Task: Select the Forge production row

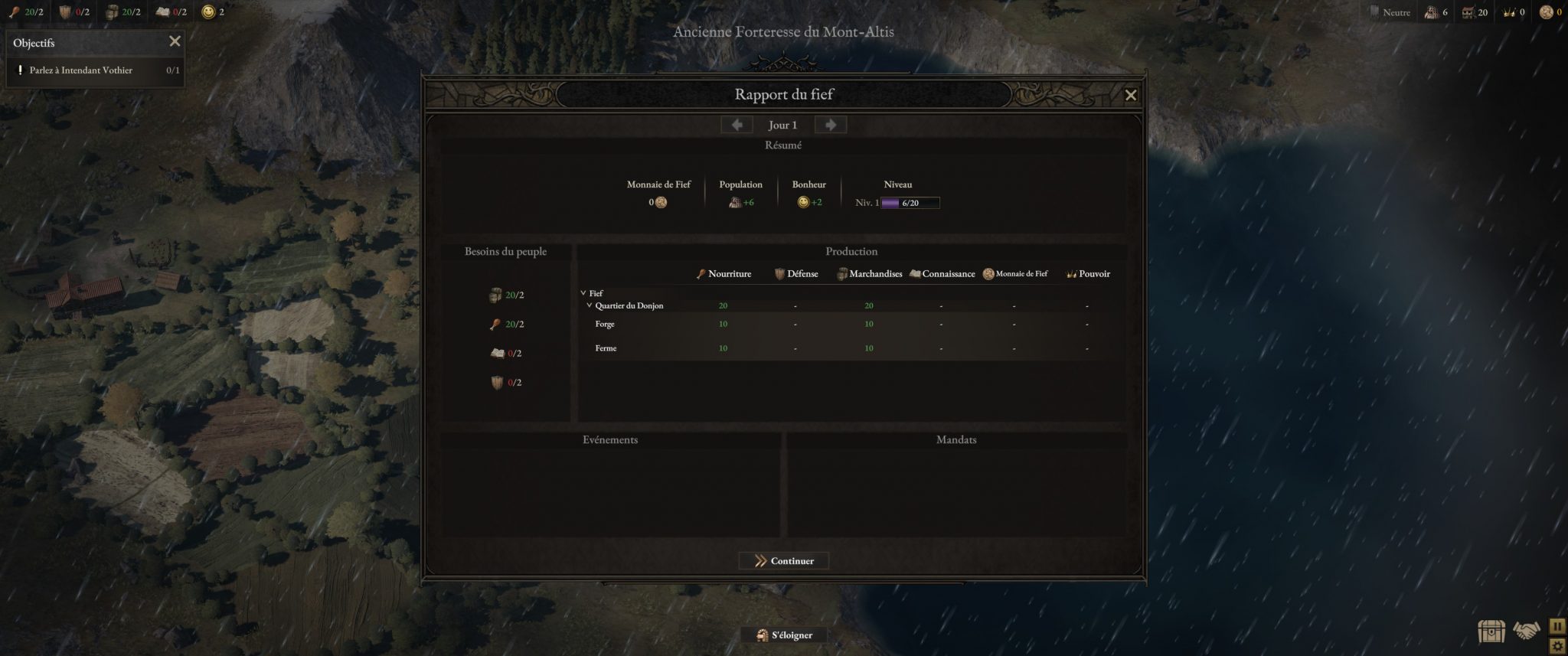Action: [605, 325]
